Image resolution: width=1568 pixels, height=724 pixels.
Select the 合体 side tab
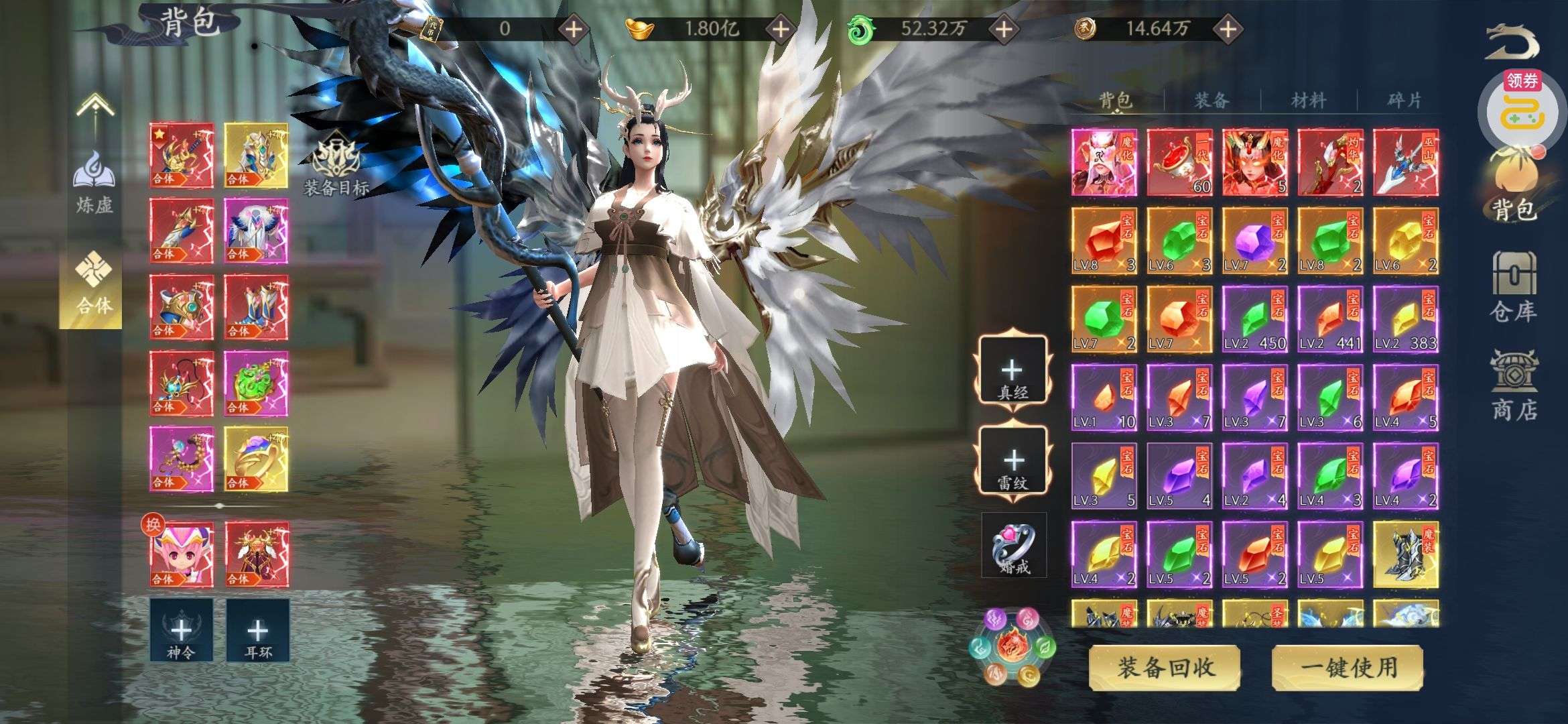click(x=94, y=288)
